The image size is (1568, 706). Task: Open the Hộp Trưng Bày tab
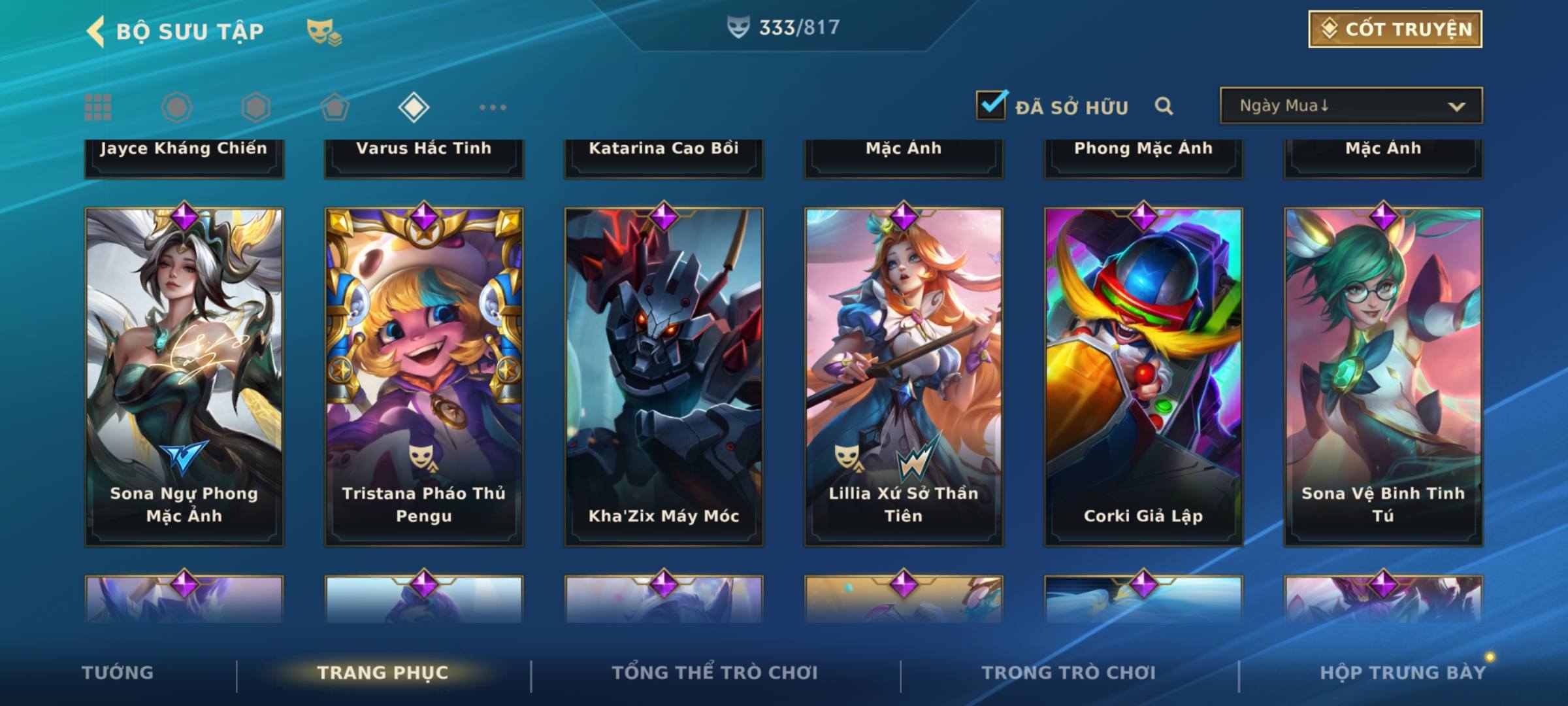click(x=1402, y=673)
